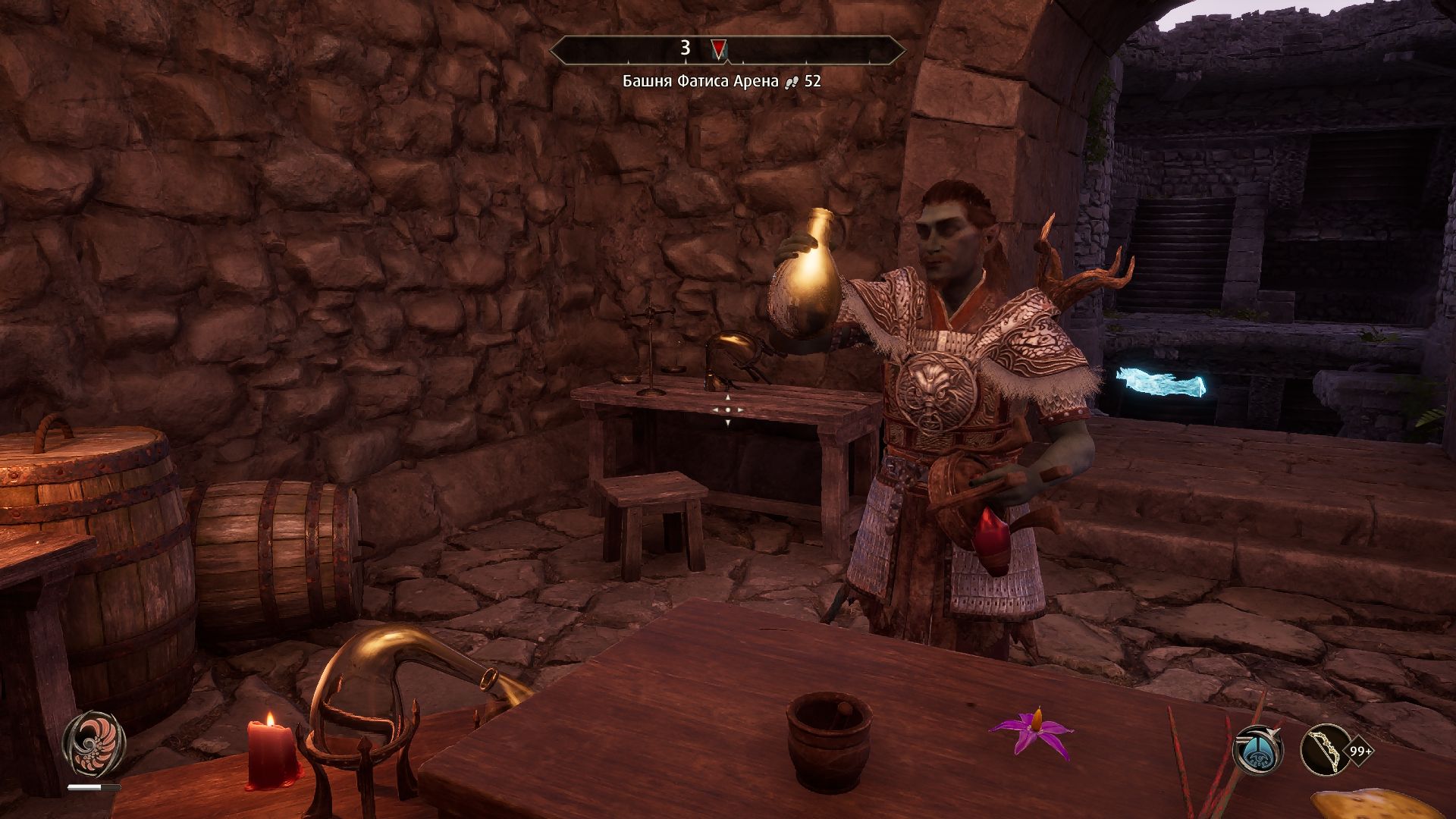
Task: Select the equipped bow weapon icon
Action: tap(1325, 750)
